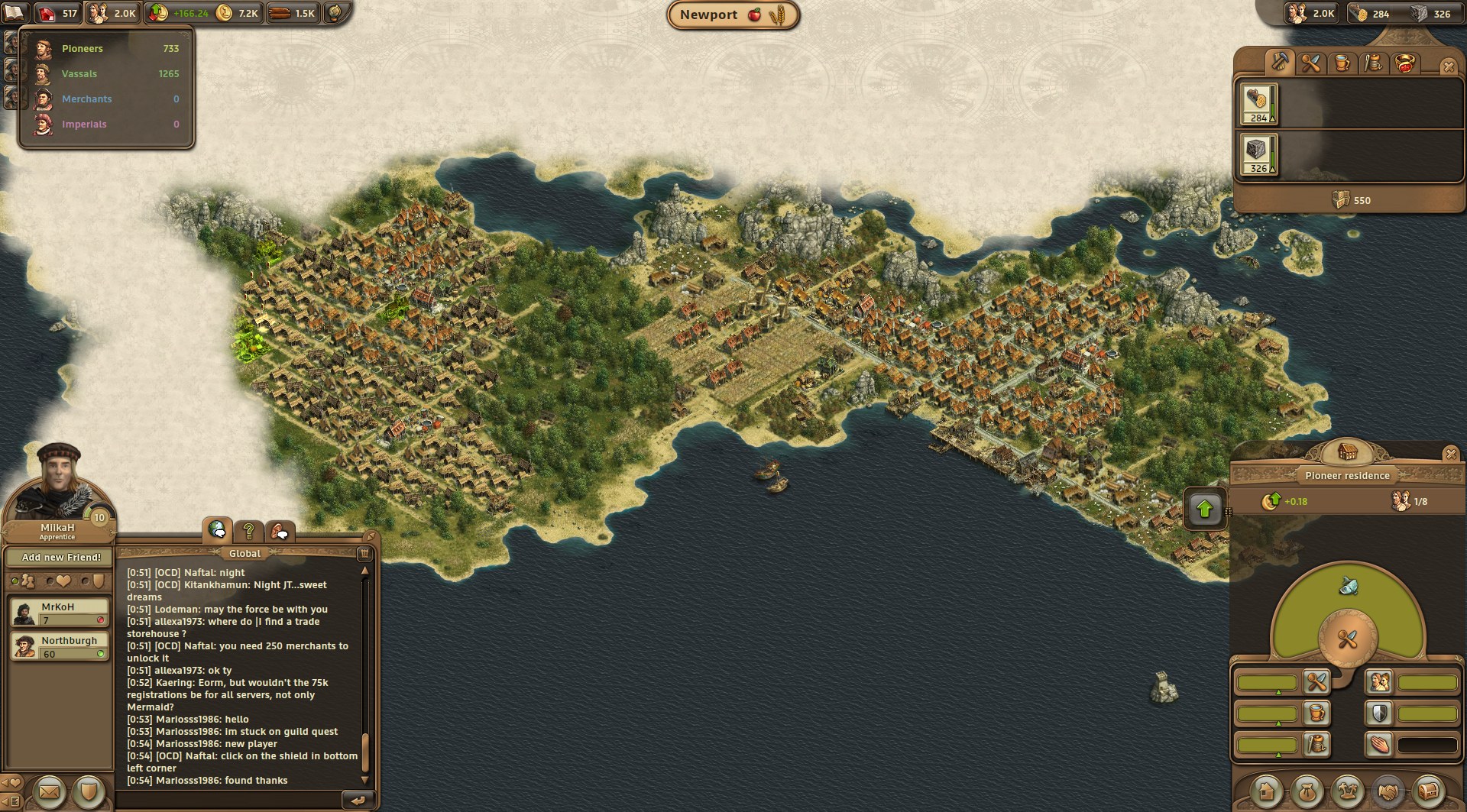
Task: Open the mail envelope button
Action: [x=48, y=792]
